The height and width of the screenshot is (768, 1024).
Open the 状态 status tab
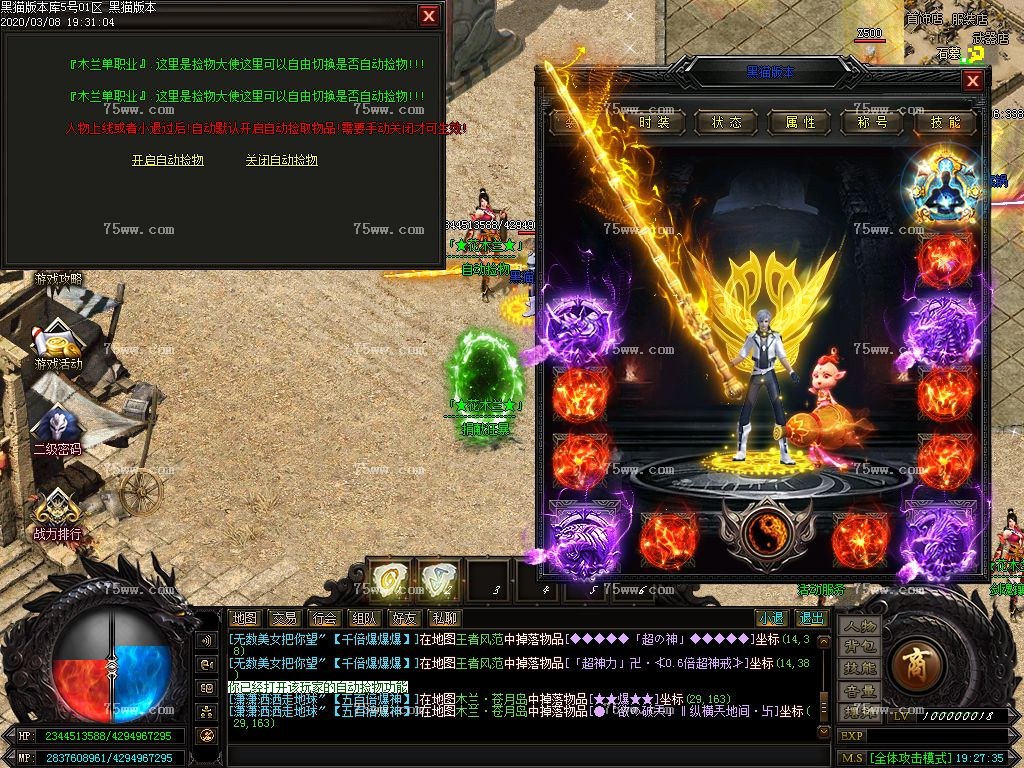tap(727, 122)
